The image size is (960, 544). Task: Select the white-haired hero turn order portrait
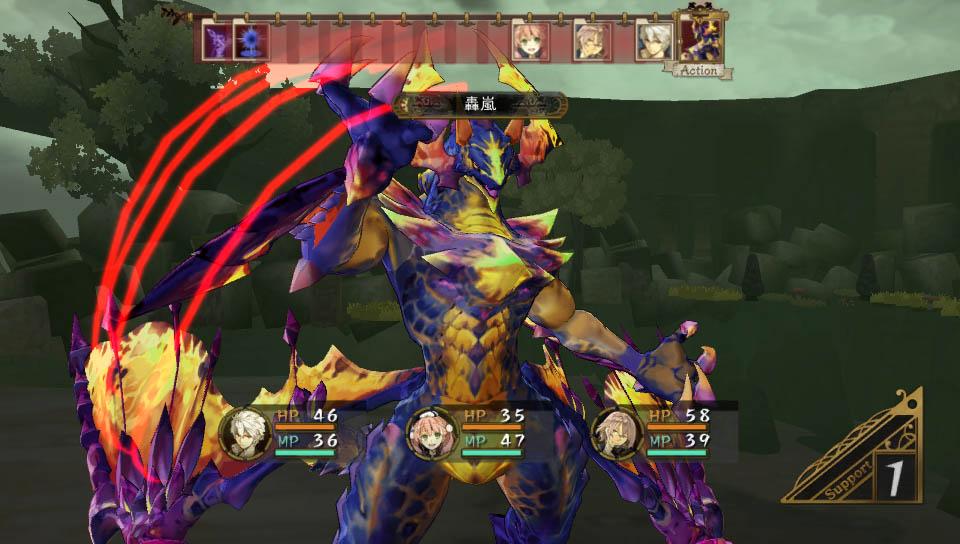[652, 41]
